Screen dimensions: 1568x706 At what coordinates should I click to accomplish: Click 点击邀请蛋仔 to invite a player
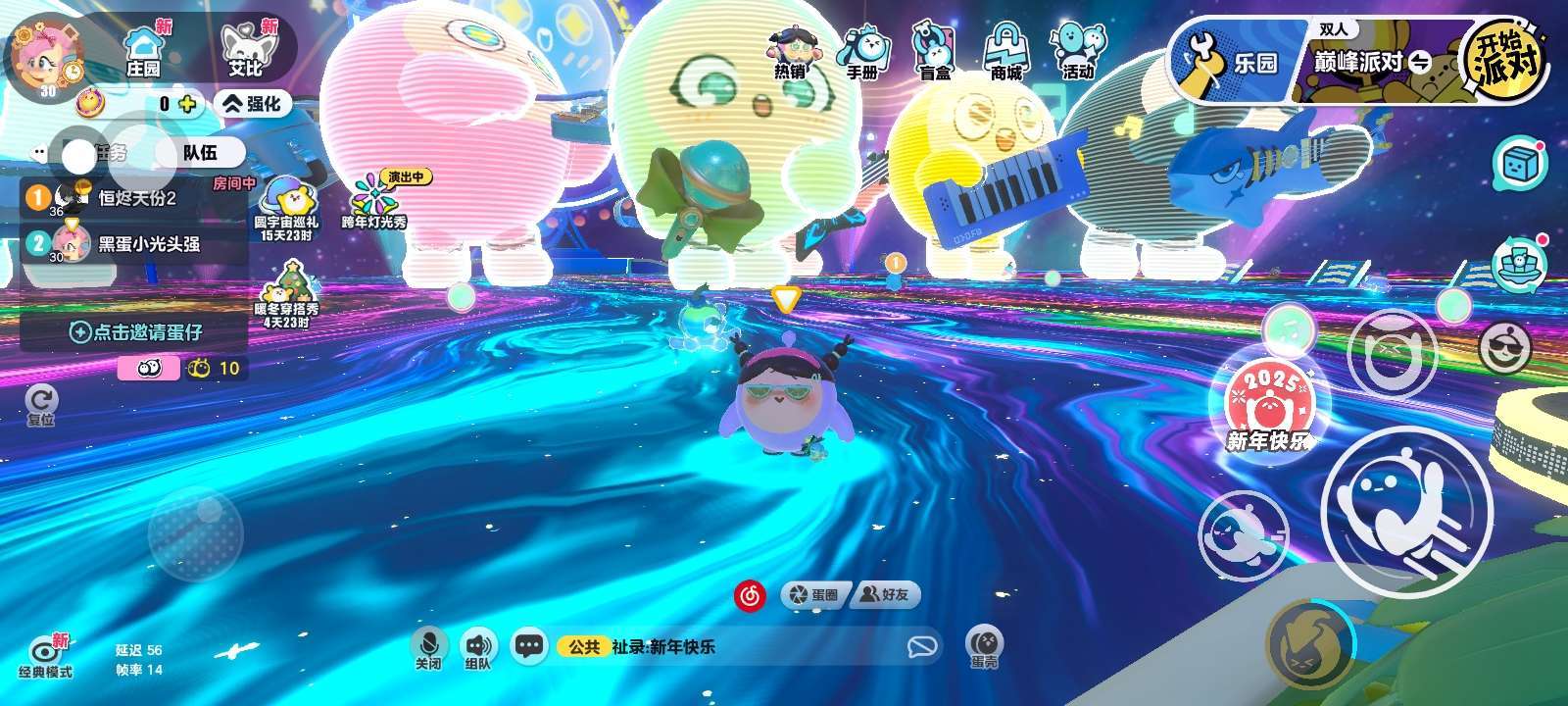(135, 332)
